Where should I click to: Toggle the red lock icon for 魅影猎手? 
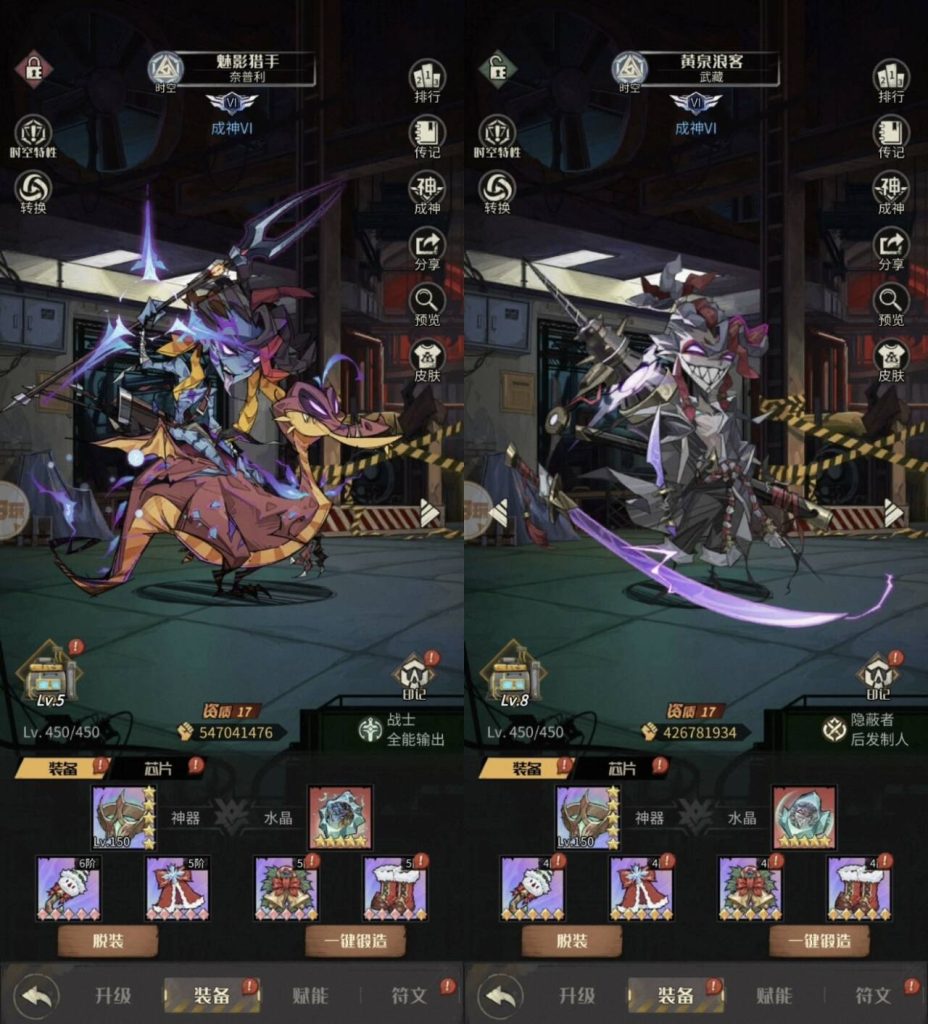coord(33,69)
